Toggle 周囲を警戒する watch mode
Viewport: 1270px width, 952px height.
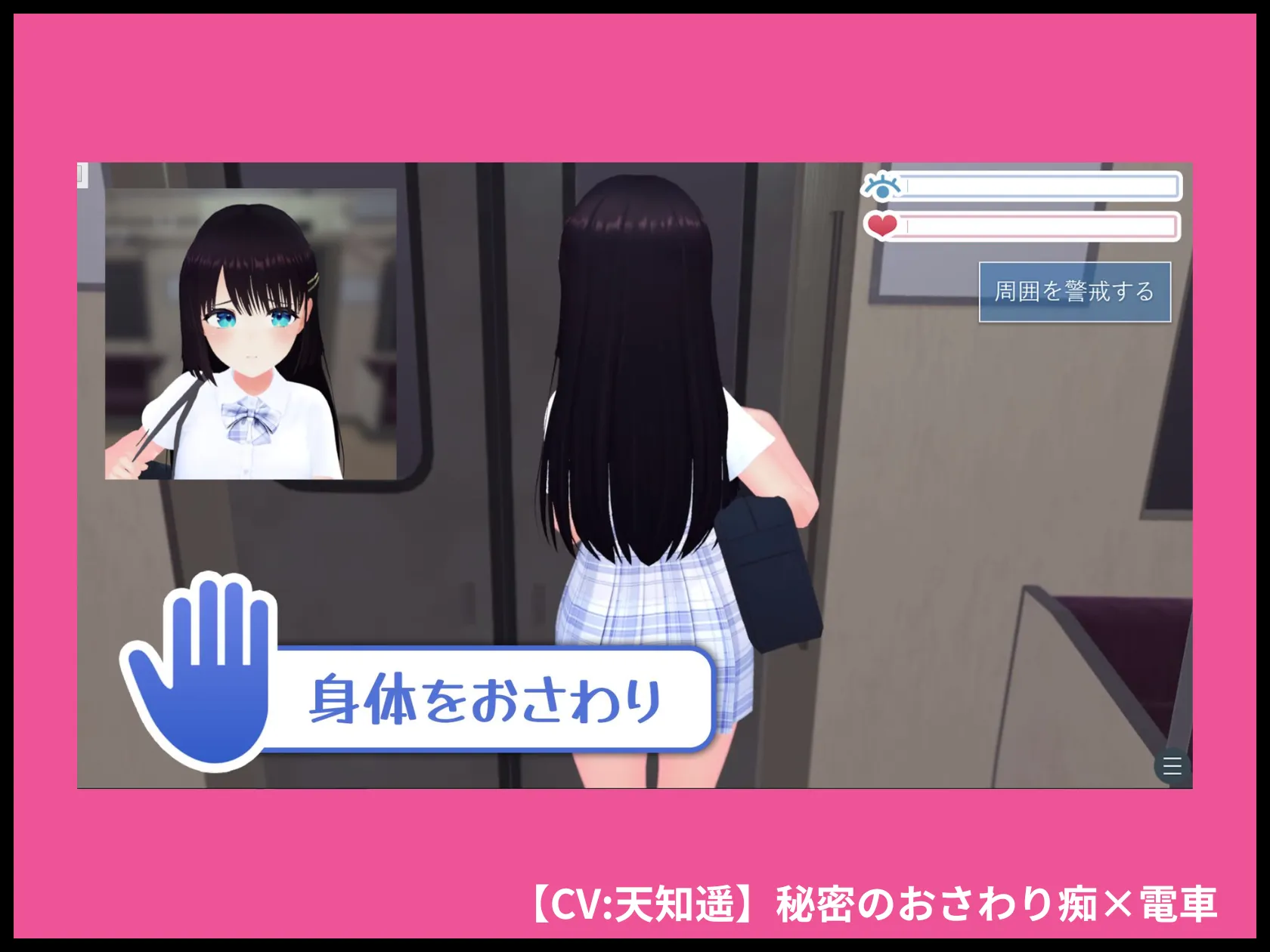[x=1076, y=289]
